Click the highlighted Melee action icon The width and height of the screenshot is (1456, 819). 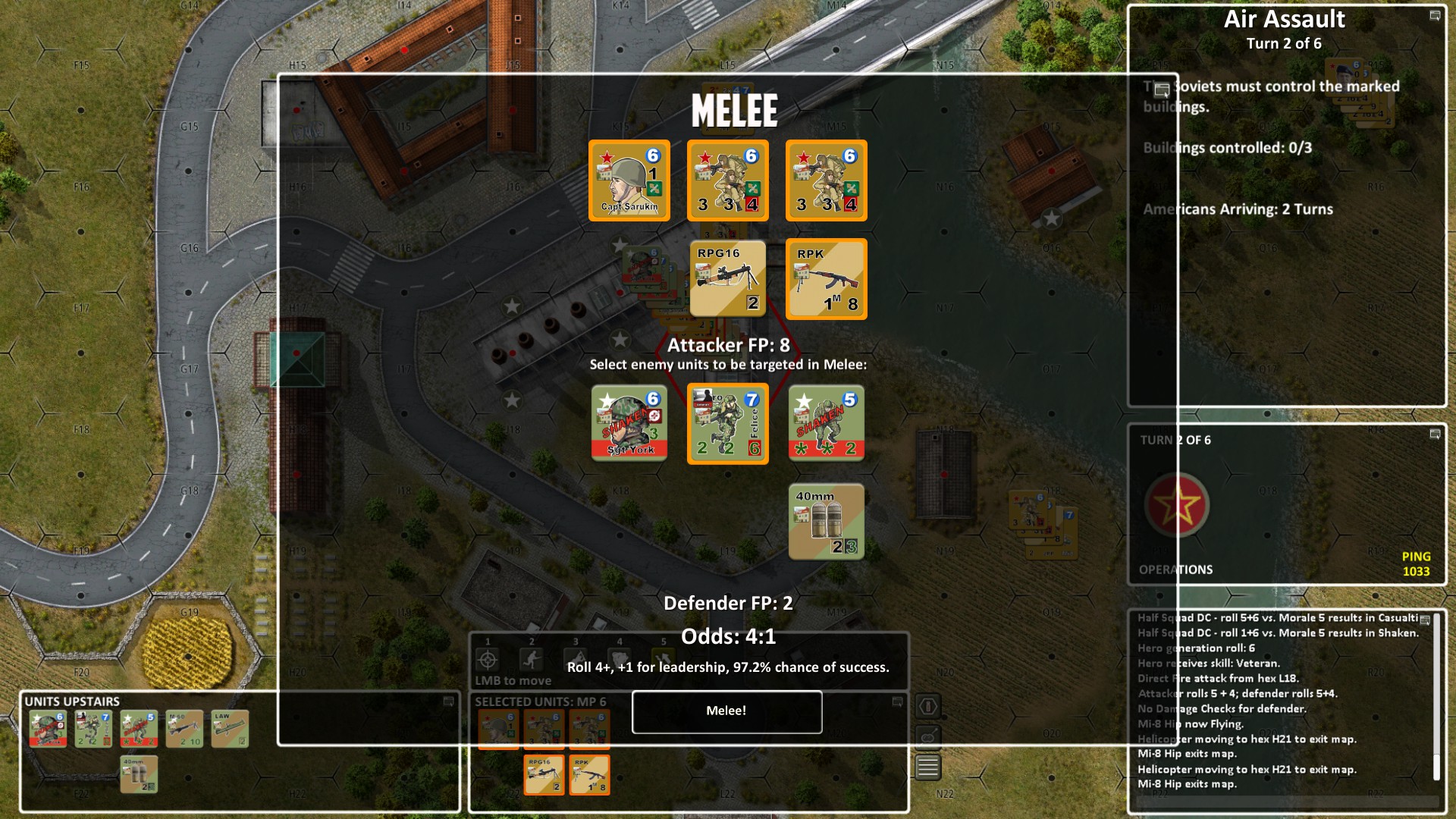click(x=662, y=661)
